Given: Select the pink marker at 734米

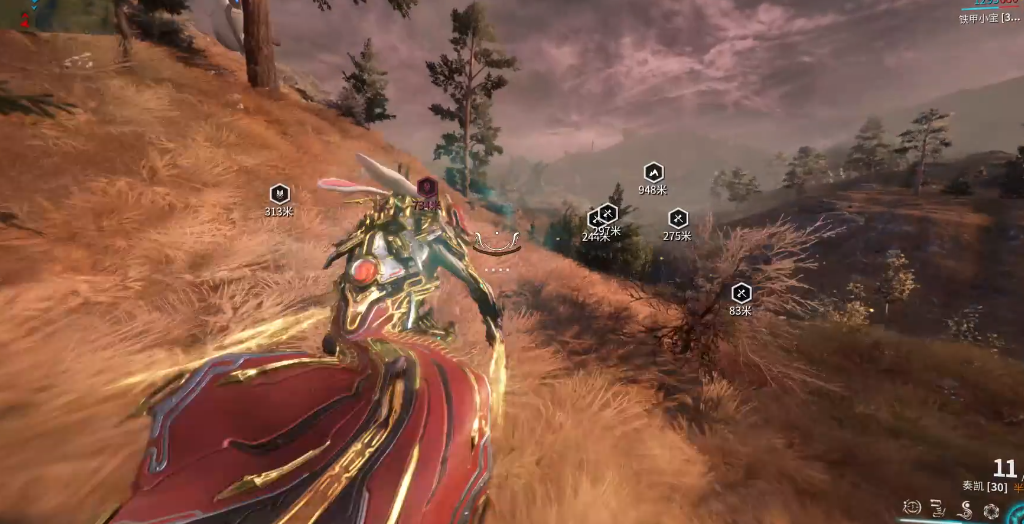Looking at the screenshot, I should coord(427,186).
